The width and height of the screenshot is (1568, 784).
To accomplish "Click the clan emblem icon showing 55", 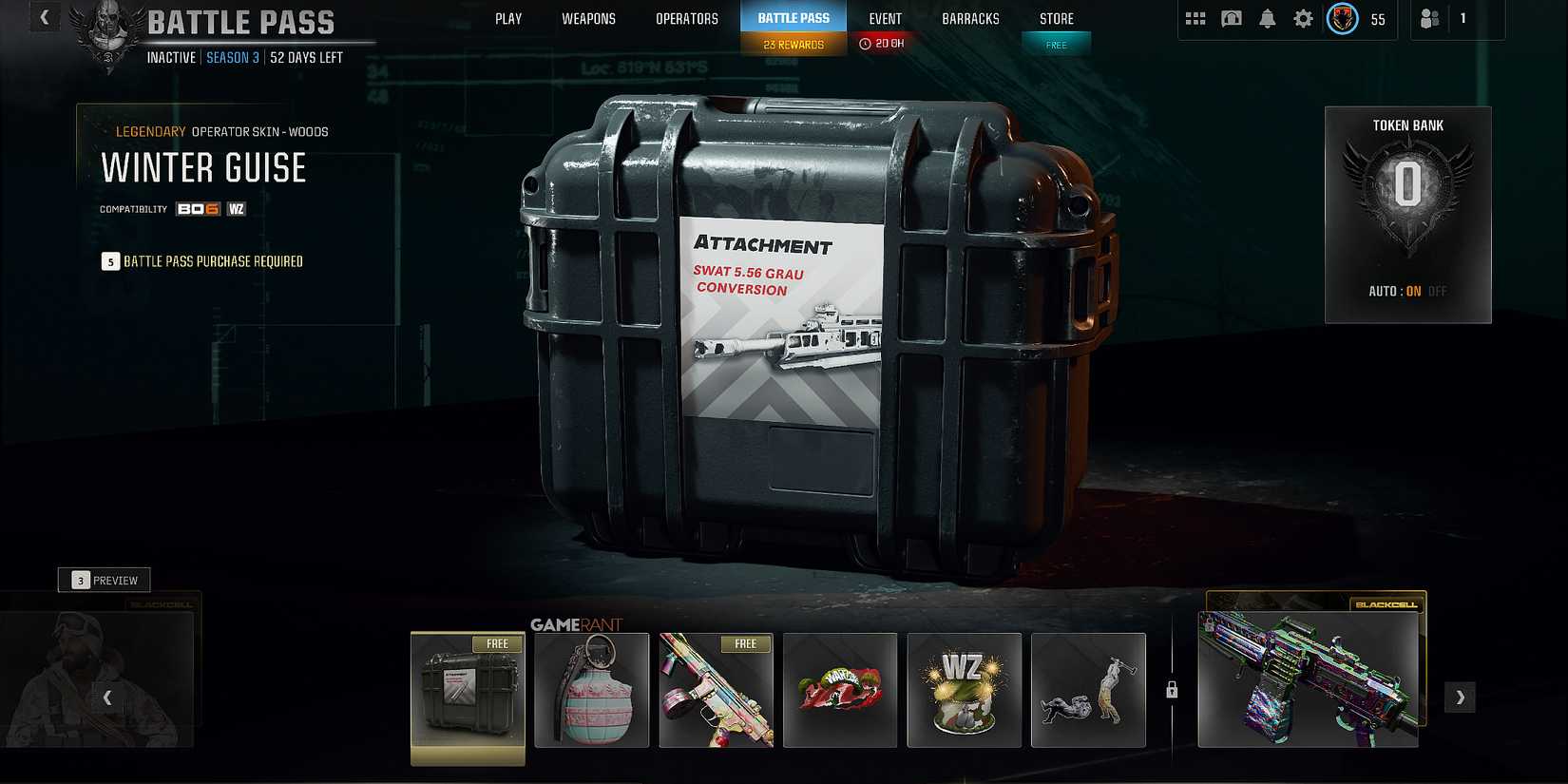I will pyautogui.click(x=1342, y=18).
